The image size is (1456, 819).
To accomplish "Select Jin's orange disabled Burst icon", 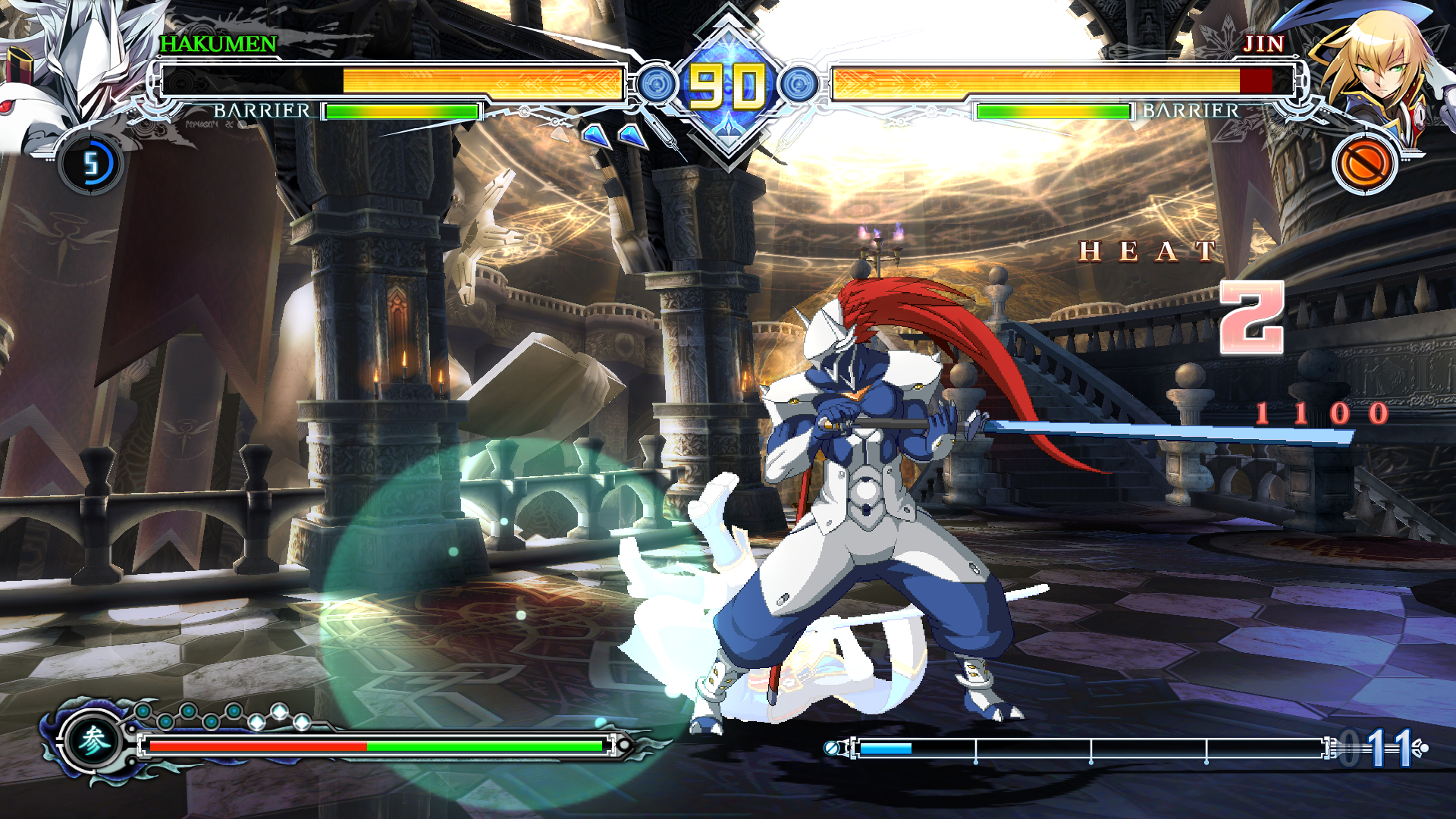I will pos(1364,164).
